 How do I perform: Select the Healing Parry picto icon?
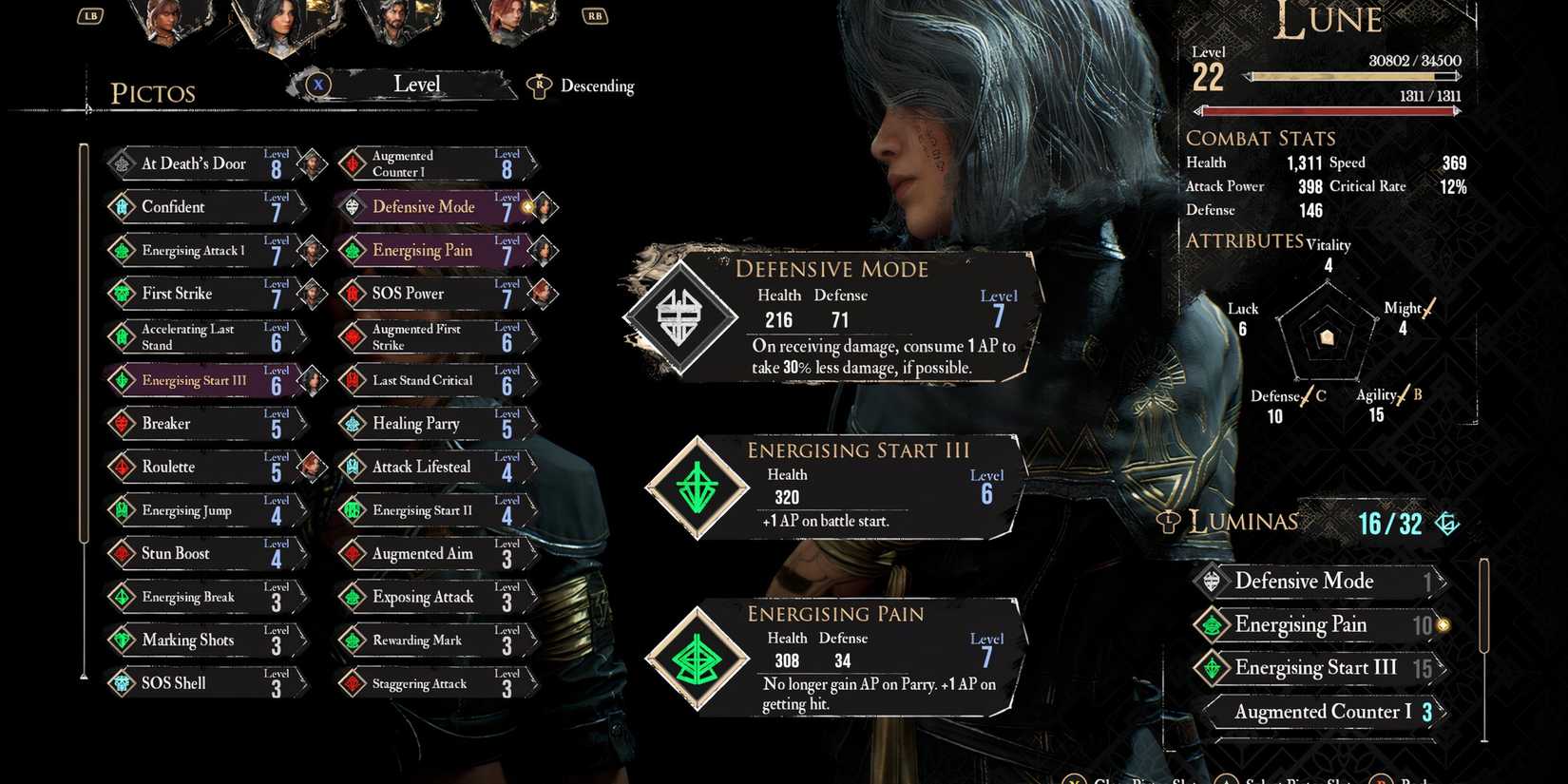tap(351, 423)
